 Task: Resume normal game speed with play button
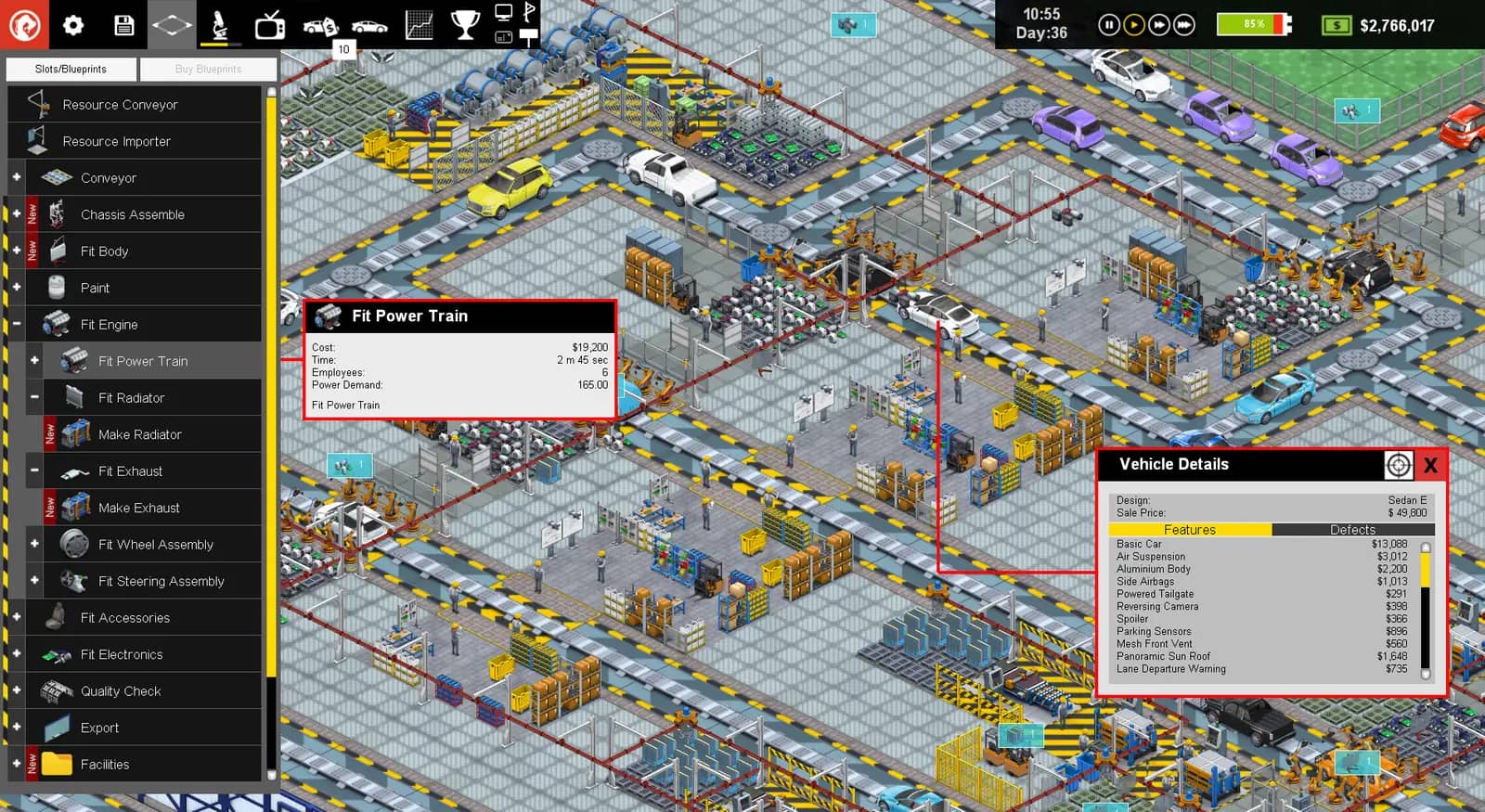click(1133, 25)
